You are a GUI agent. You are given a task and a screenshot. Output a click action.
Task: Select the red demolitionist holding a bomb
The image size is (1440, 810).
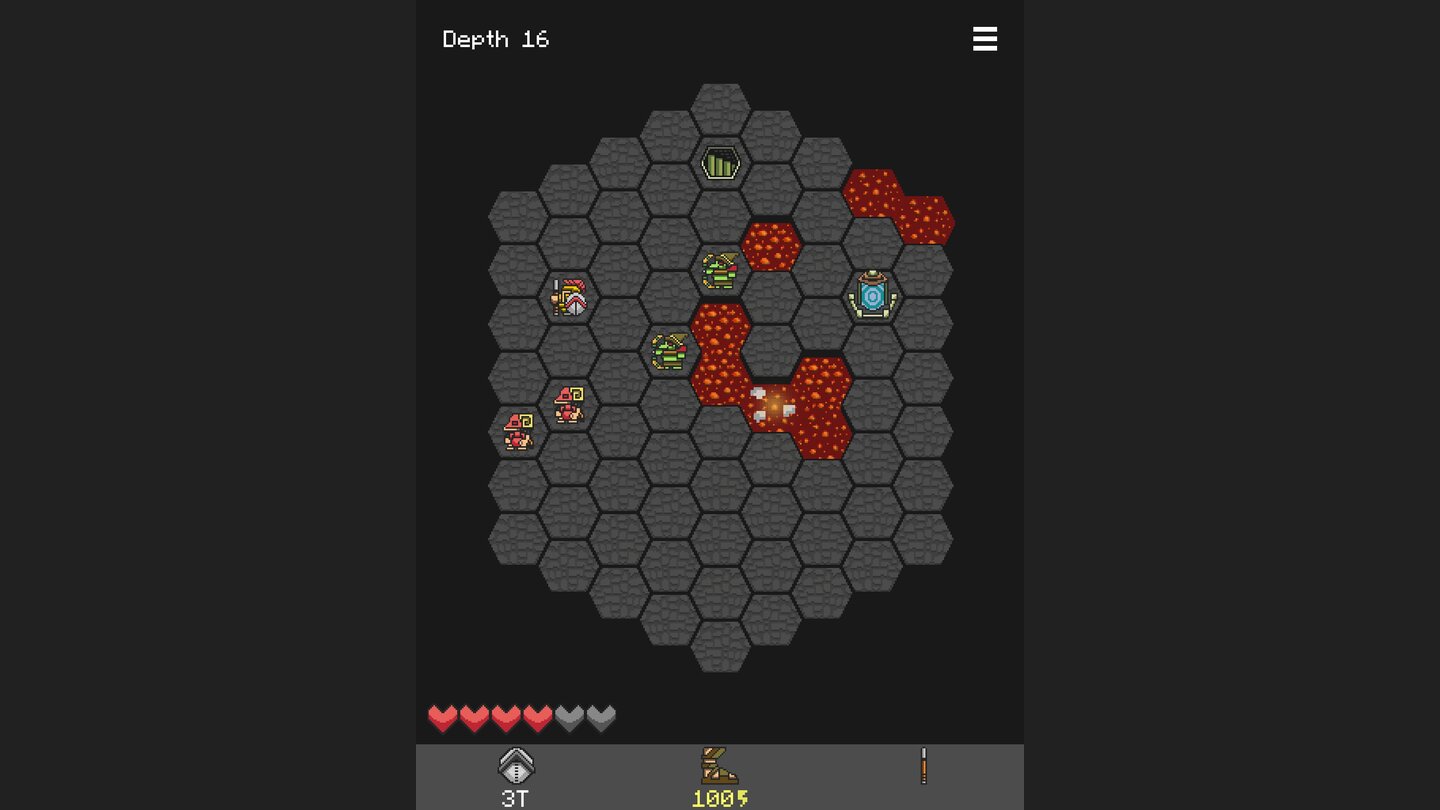click(568, 405)
